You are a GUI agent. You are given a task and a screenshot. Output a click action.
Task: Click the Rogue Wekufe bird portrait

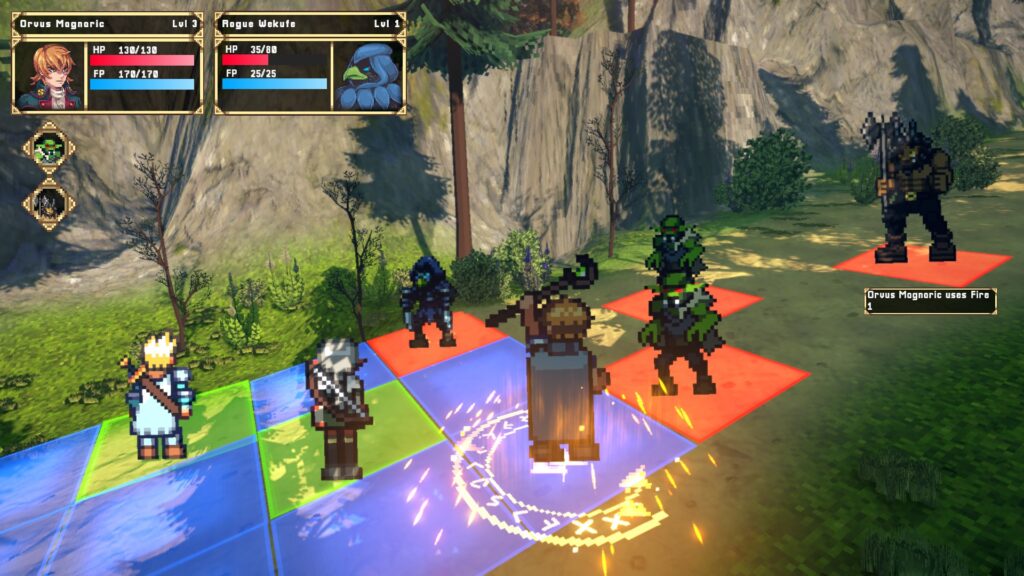pyautogui.click(x=367, y=75)
